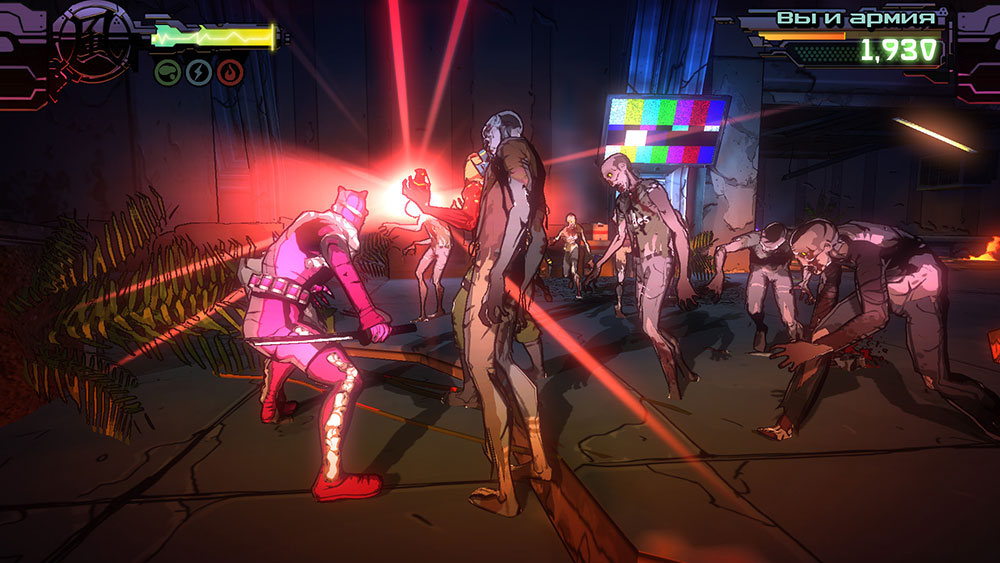
Task: Activate the blue lightning bolt icon
Action: 198,72
